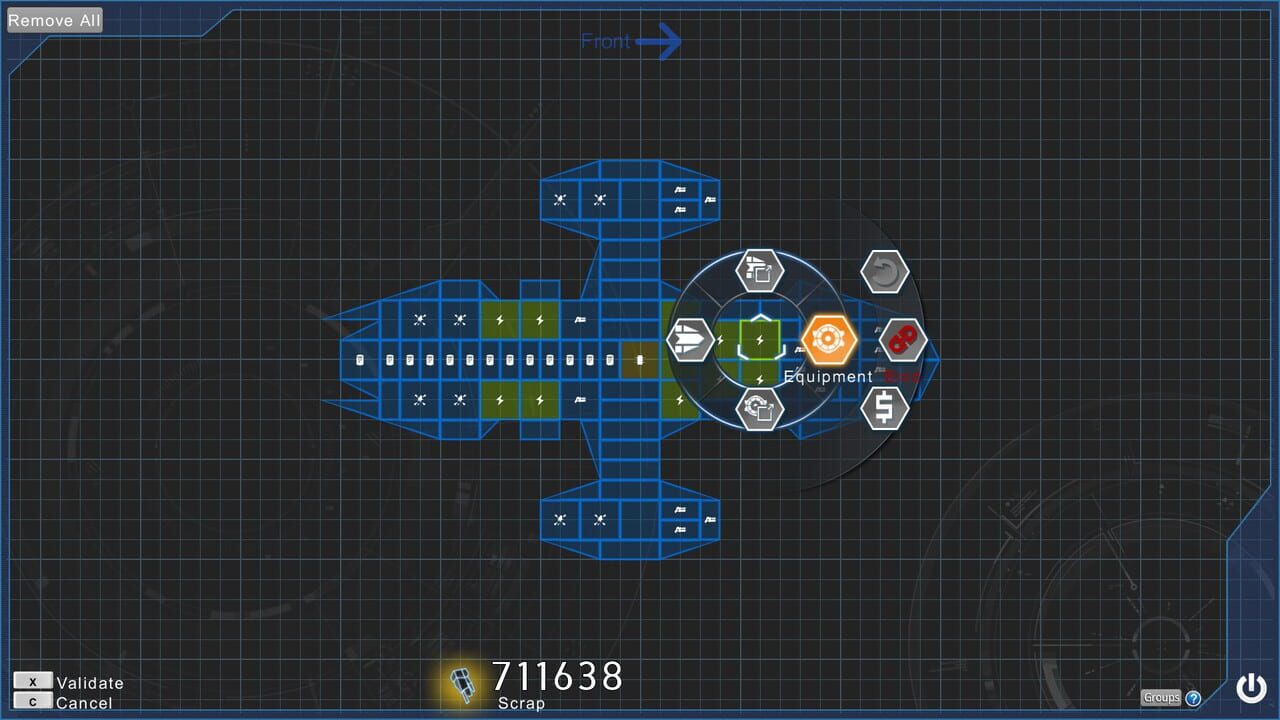Toggle the highlighted green block selection
Image resolution: width=1280 pixels, height=720 pixels.
[x=758, y=340]
